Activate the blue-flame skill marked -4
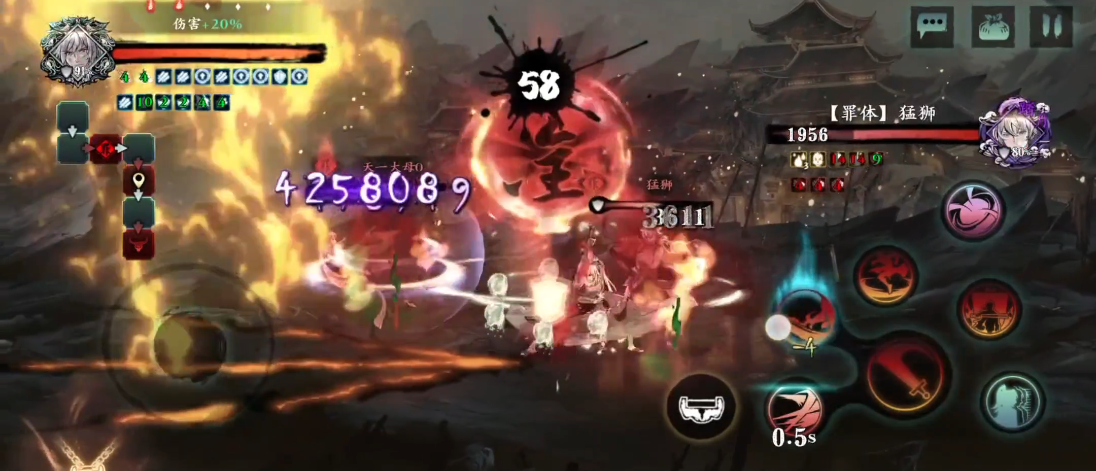 tap(806, 322)
